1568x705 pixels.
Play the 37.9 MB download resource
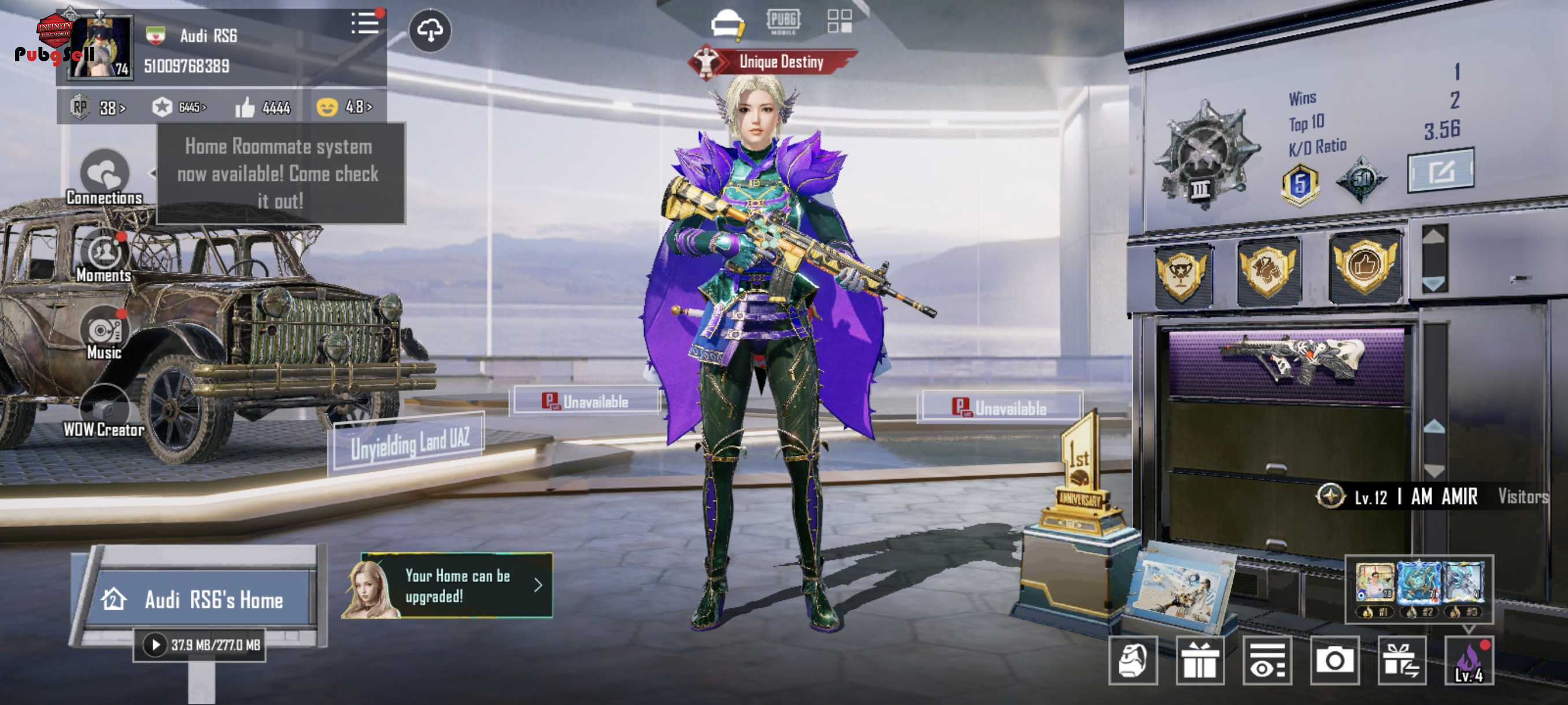tap(155, 645)
